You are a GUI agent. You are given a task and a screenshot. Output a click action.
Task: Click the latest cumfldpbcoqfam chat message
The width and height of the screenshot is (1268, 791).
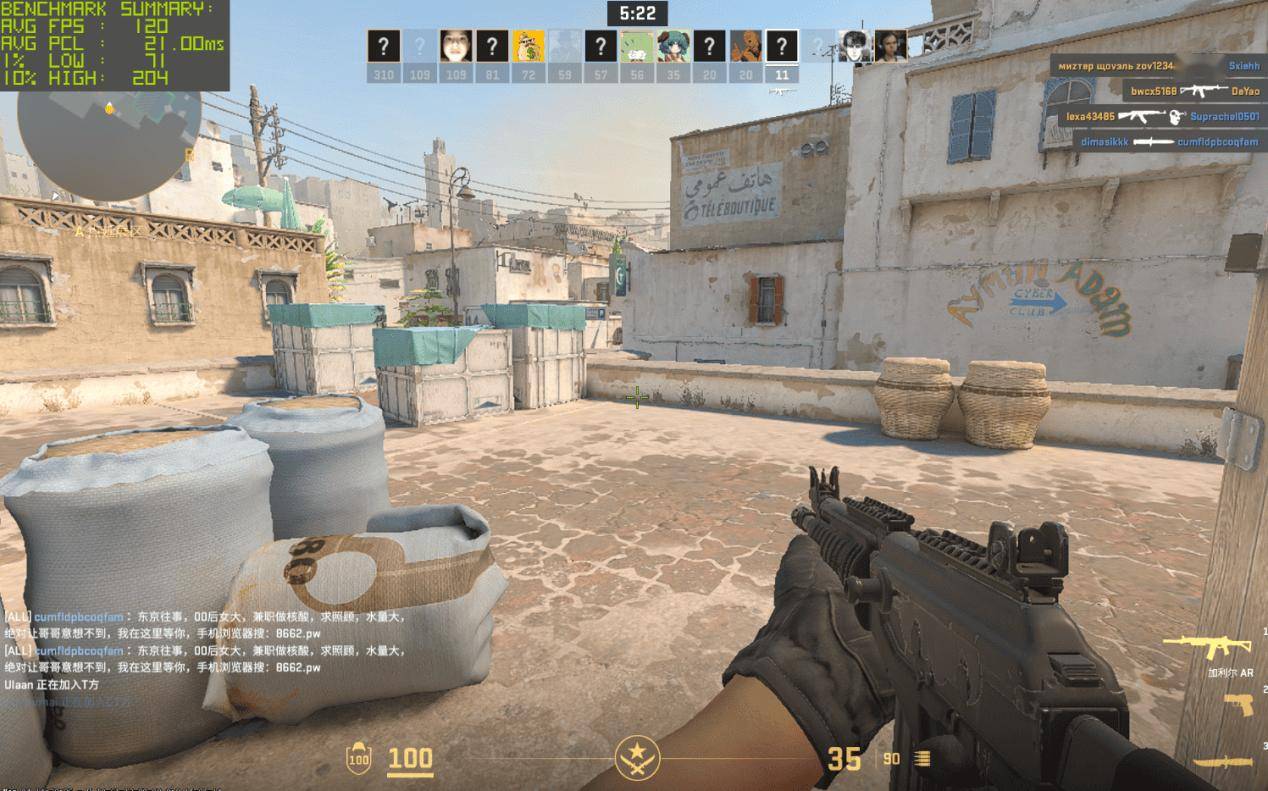205,658
